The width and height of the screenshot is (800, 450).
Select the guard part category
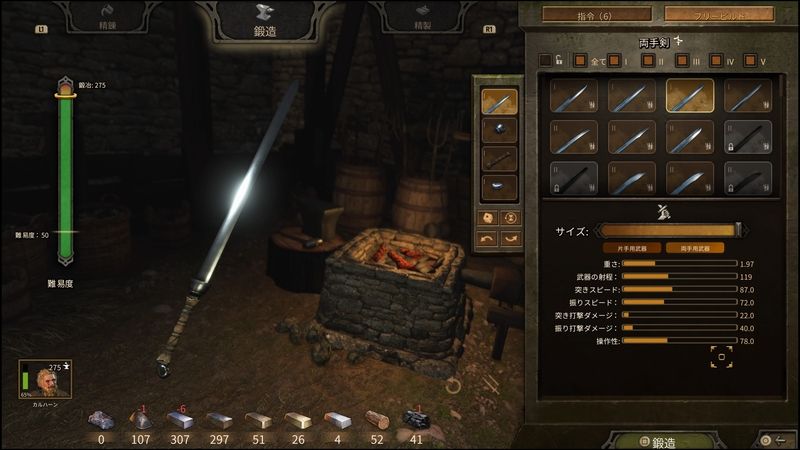(x=498, y=130)
